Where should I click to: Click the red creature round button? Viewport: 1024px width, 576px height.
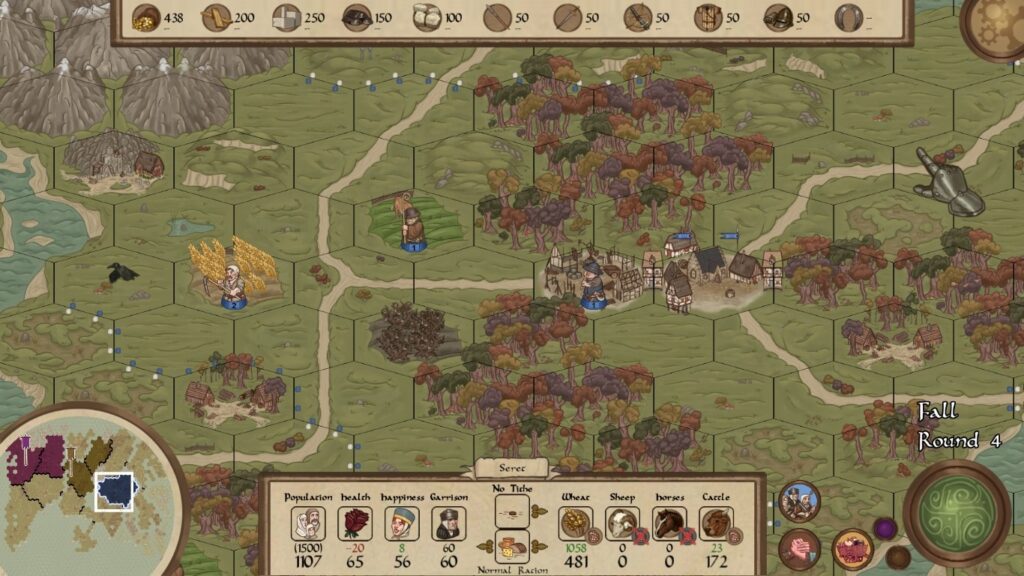(852, 549)
